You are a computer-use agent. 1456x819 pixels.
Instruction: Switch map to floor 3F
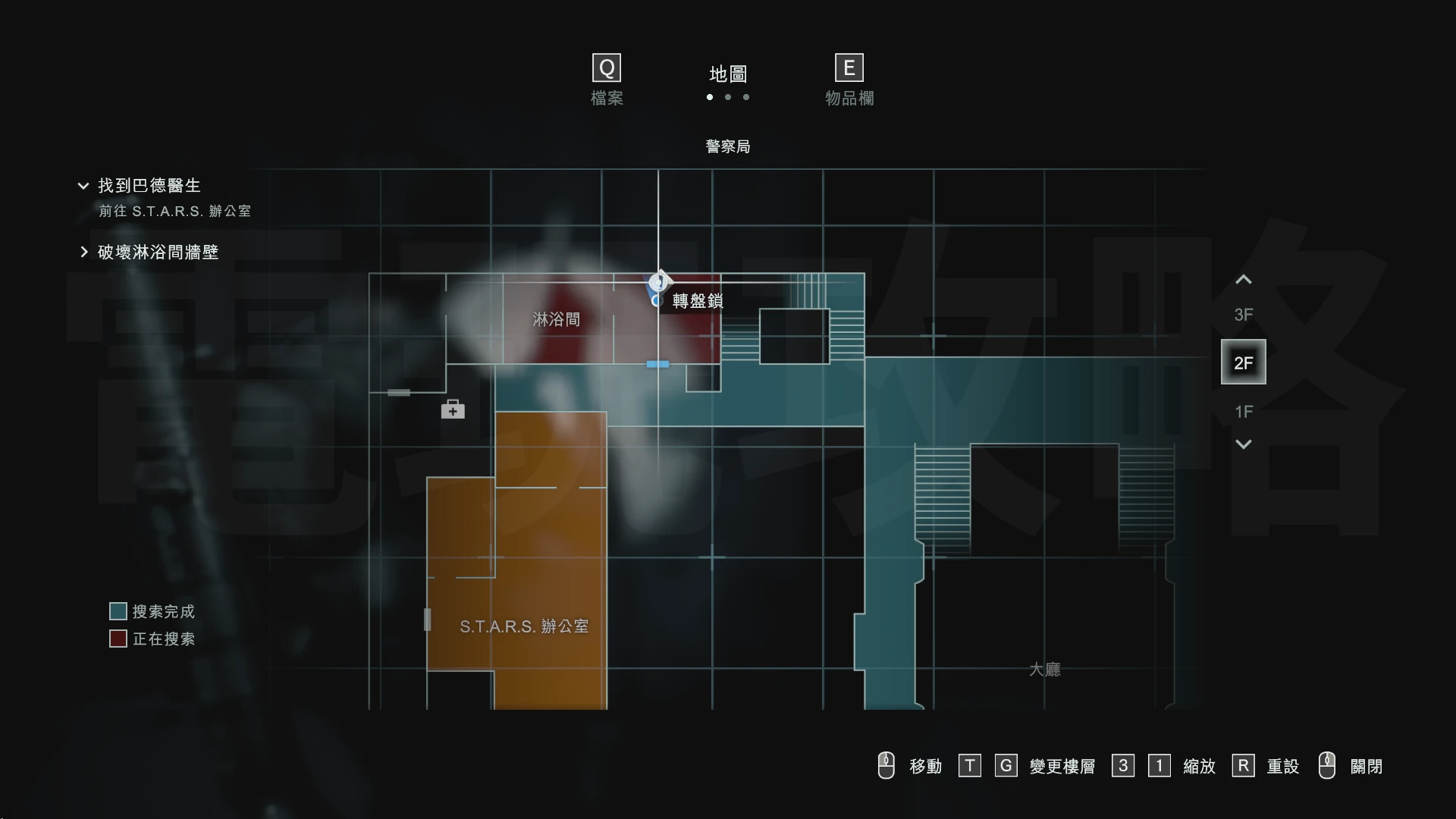tap(1243, 315)
